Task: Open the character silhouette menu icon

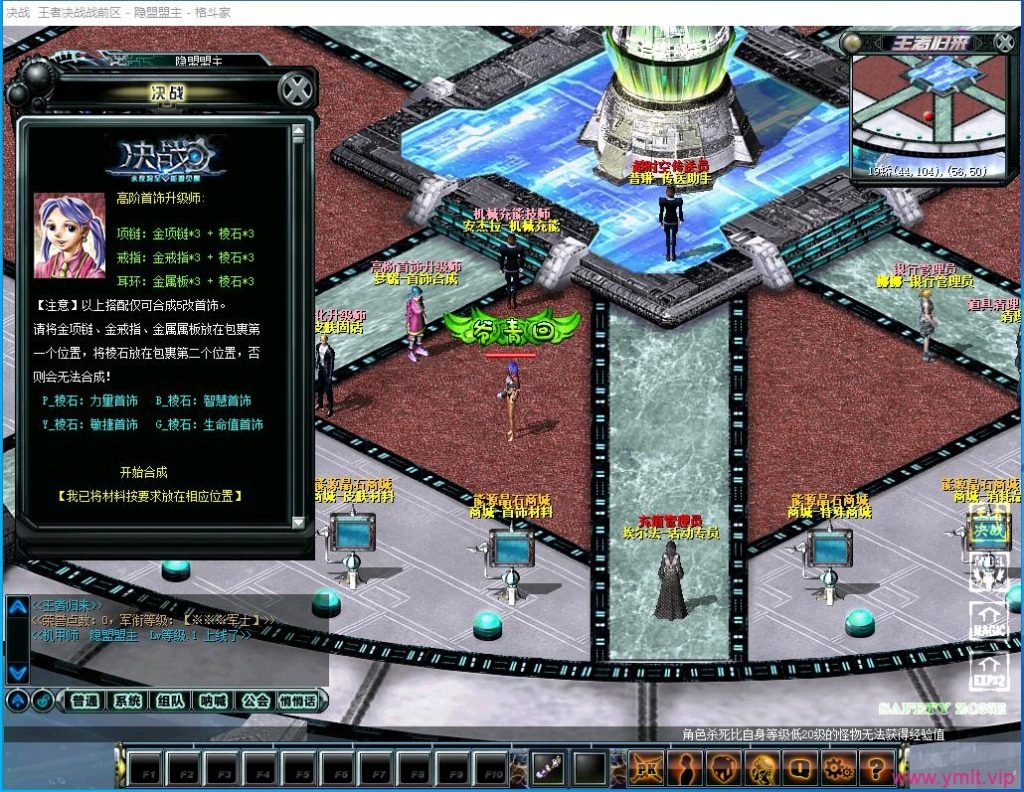Action: (x=685, y=768)
